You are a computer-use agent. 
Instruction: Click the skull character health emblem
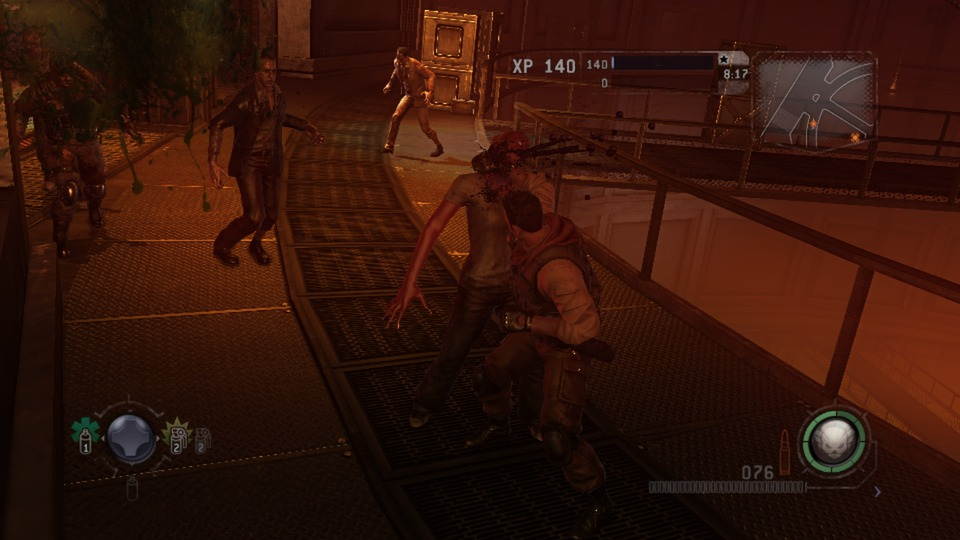point(833,438)
